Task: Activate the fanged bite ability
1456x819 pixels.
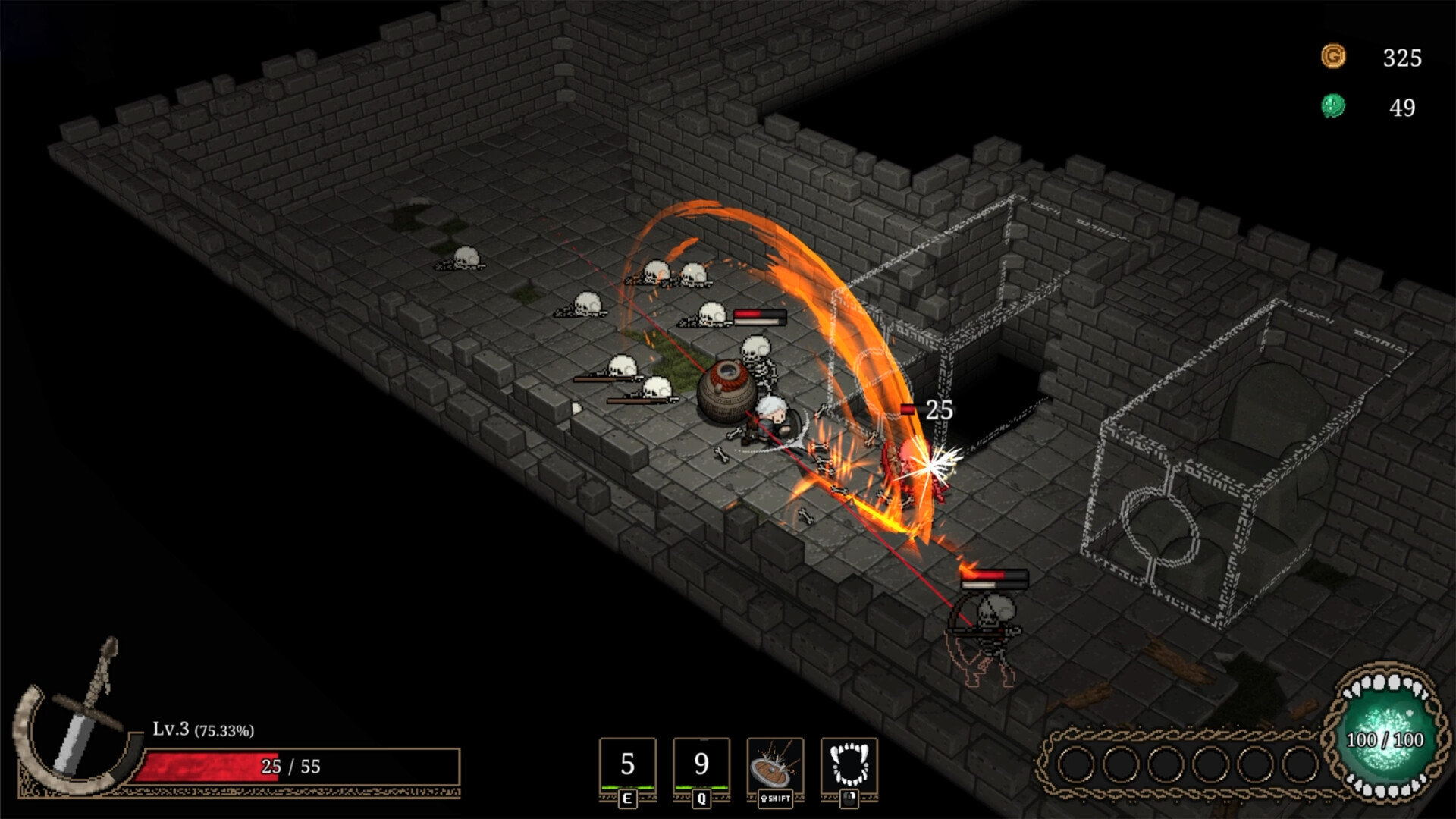Action: tap(849, 766)
